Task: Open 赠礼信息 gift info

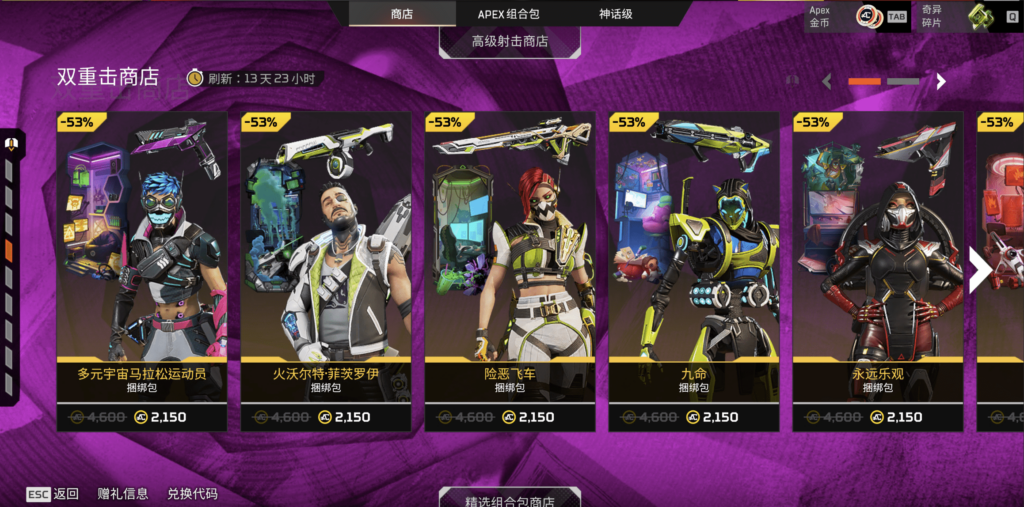Action: click(123, 494)
